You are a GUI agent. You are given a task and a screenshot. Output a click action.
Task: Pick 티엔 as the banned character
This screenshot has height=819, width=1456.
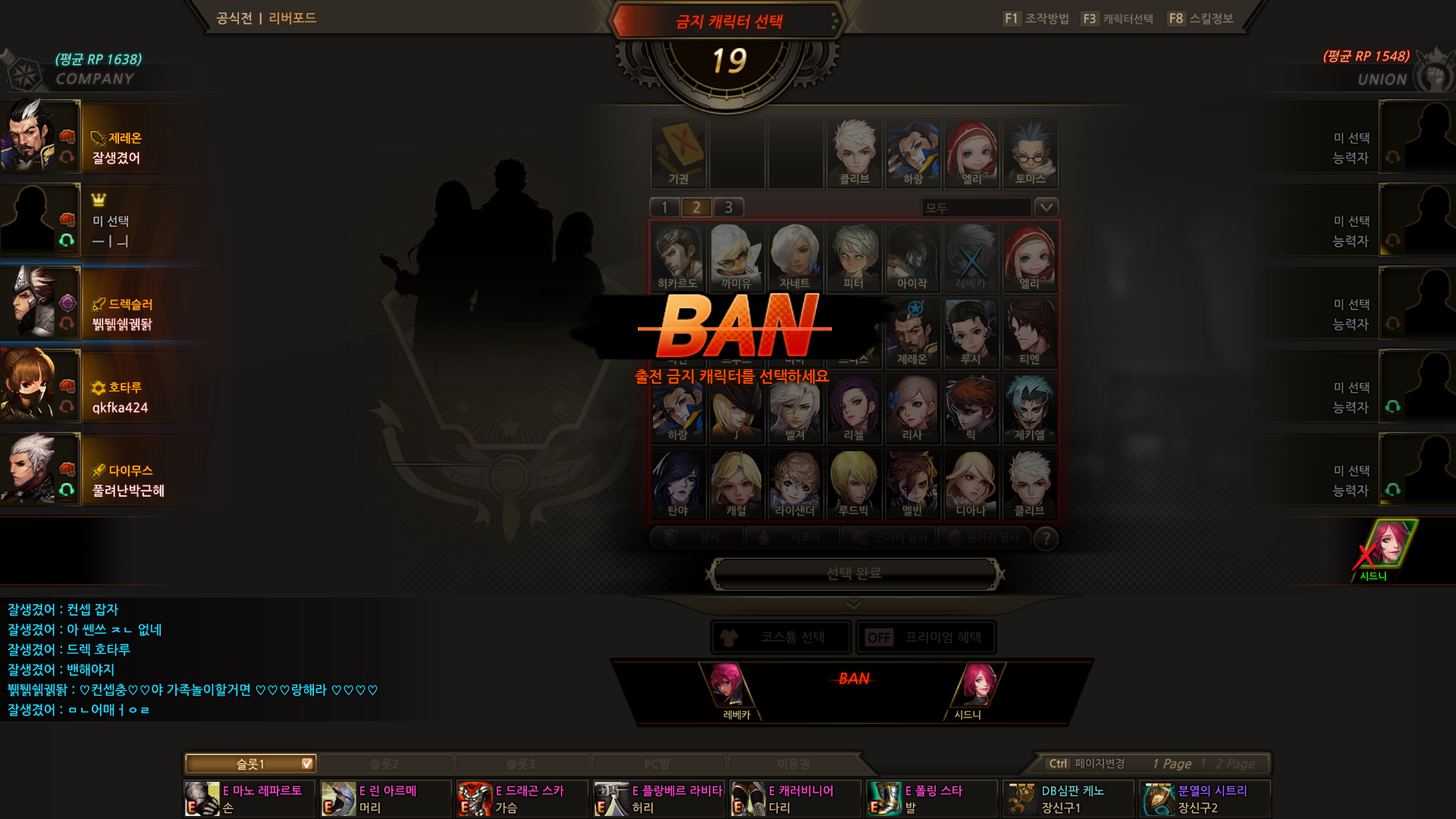1029,332
